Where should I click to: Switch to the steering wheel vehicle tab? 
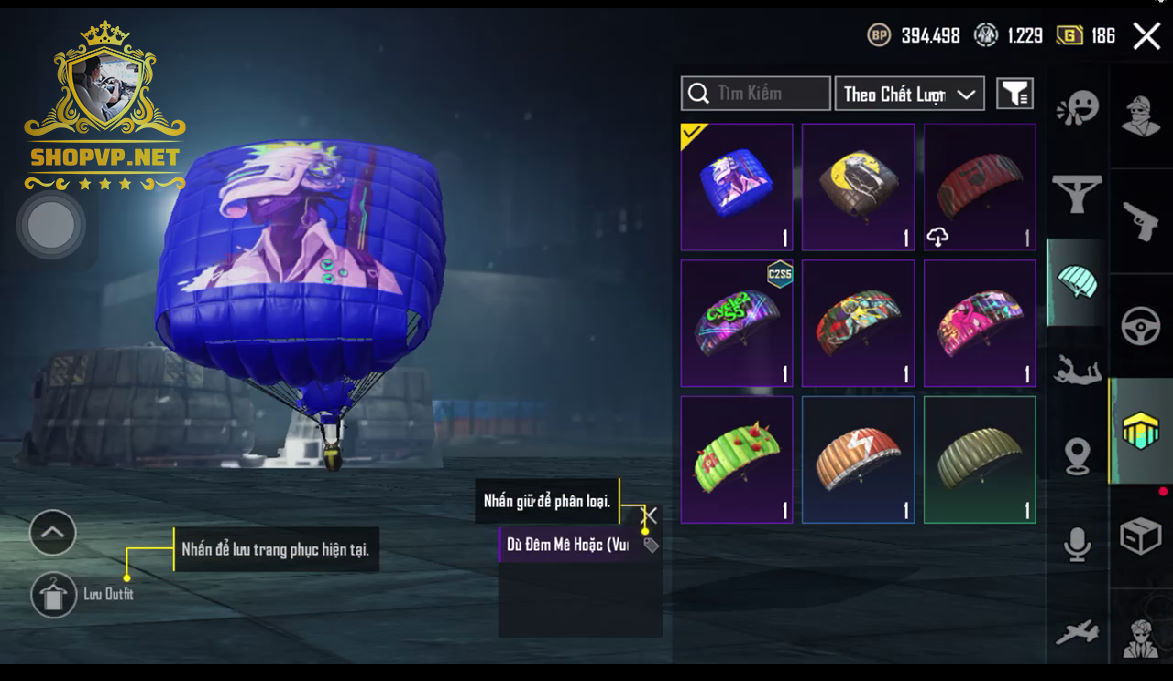coord(1141,326)
